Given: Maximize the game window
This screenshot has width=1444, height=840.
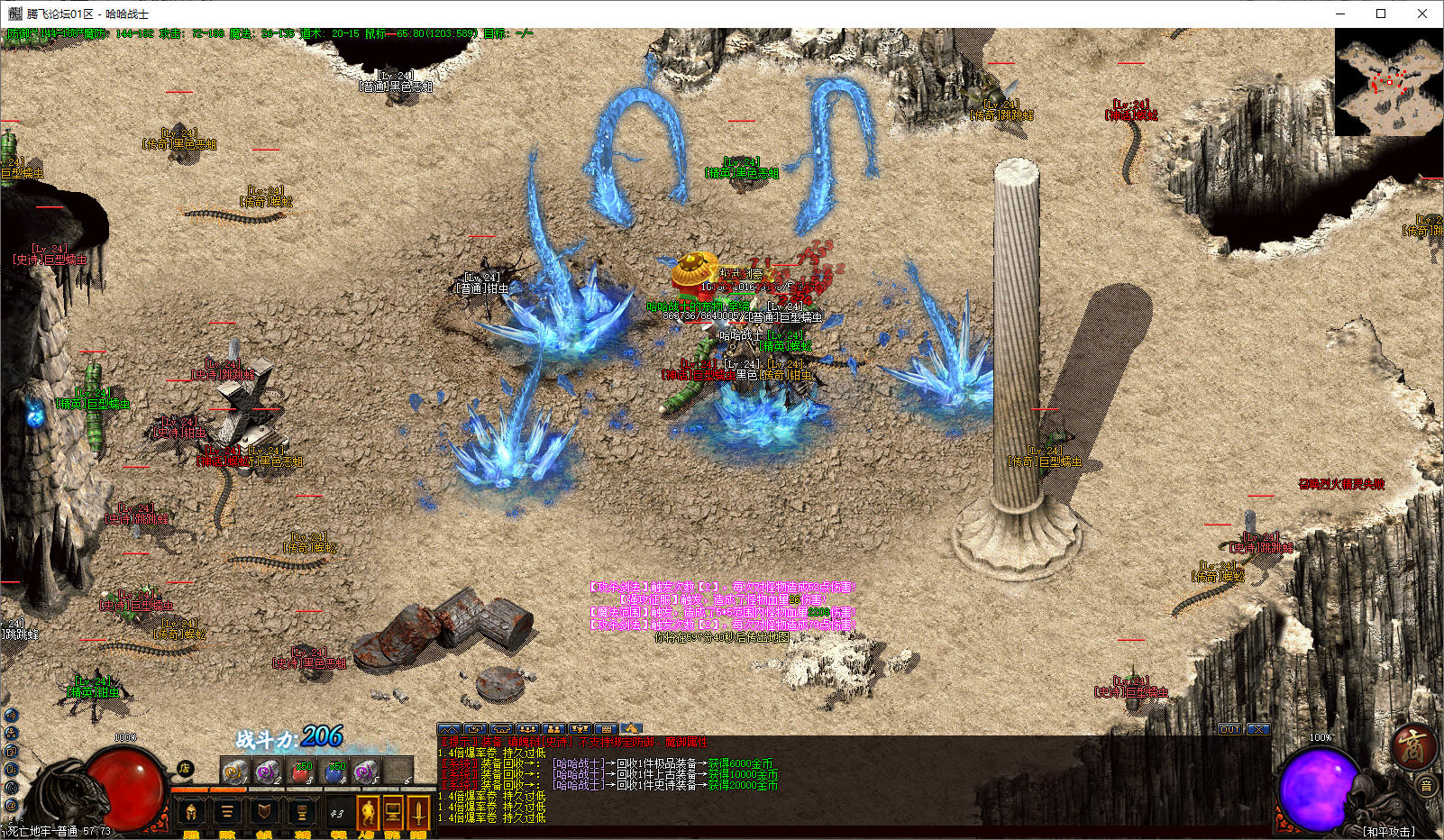Looking at the screenshot, I should [1381, 14].
